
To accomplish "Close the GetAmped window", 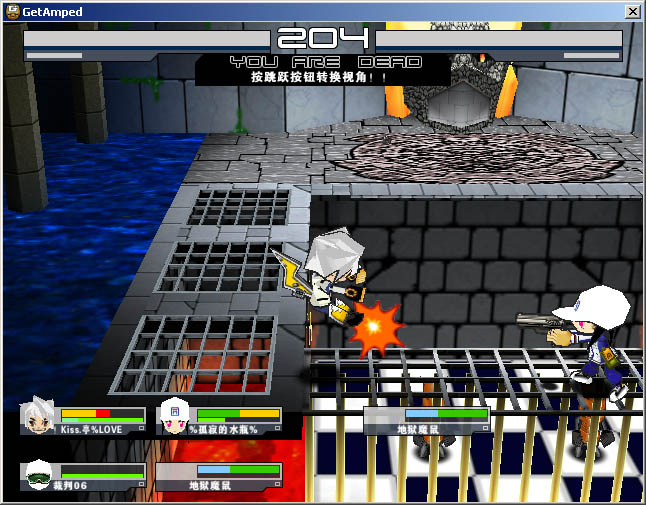I will pos(632,11).
